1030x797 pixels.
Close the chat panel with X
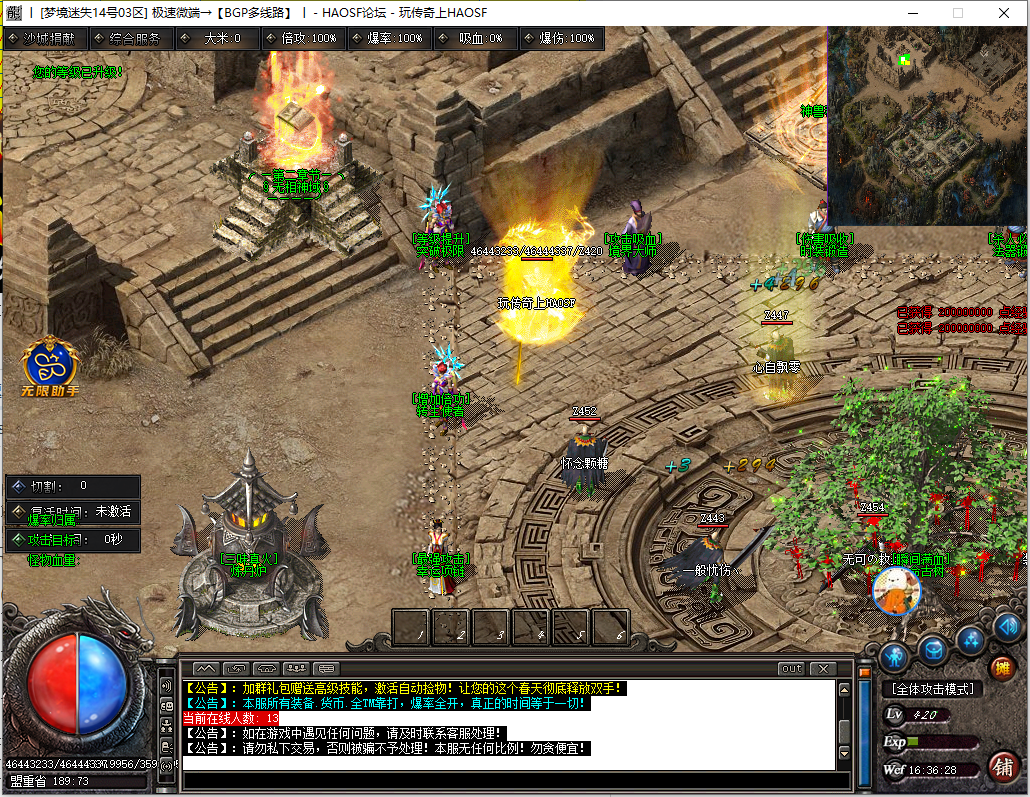(823, 668)
